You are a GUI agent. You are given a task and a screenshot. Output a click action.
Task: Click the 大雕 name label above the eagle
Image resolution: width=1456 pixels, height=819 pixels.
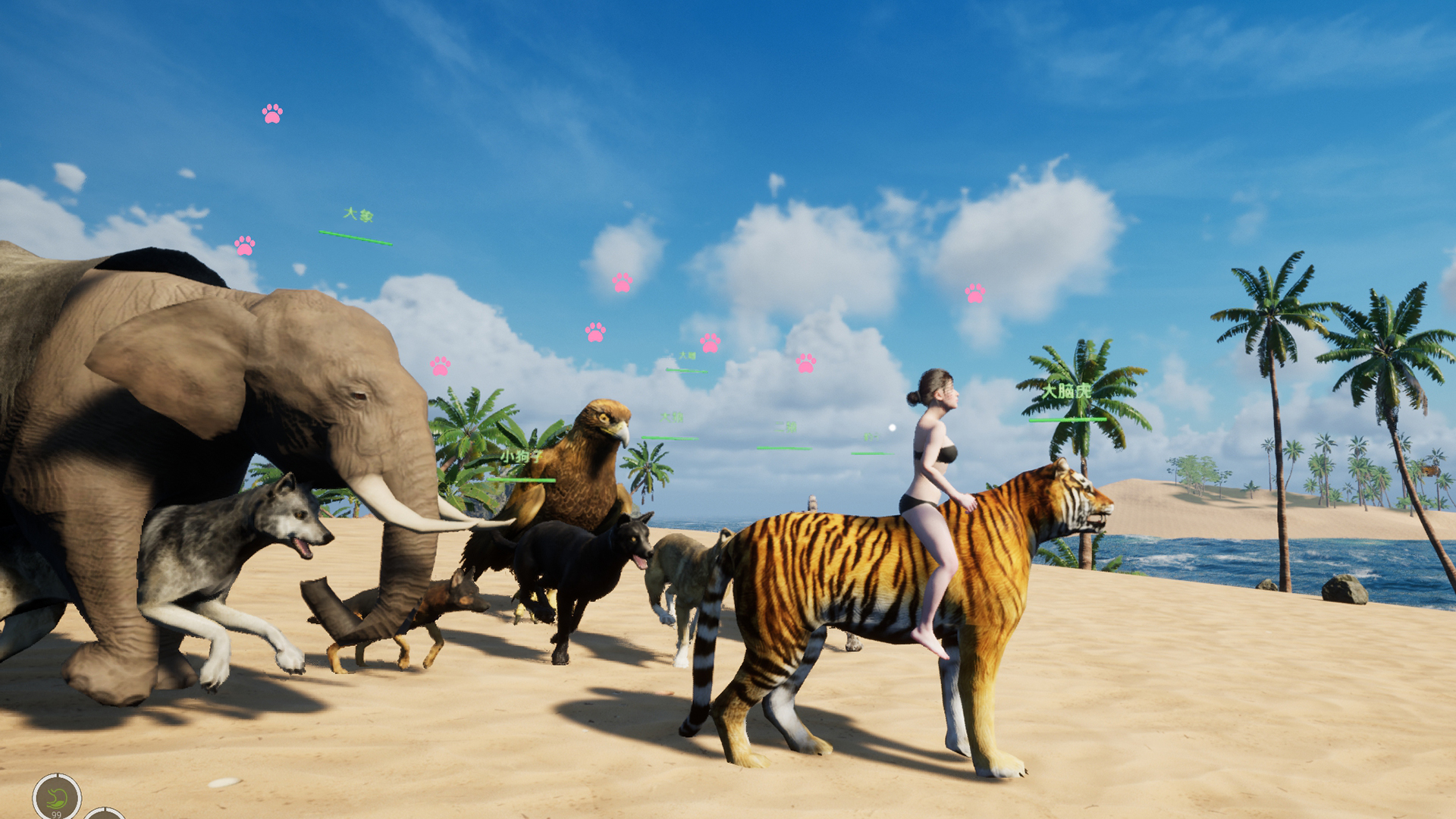687,355
